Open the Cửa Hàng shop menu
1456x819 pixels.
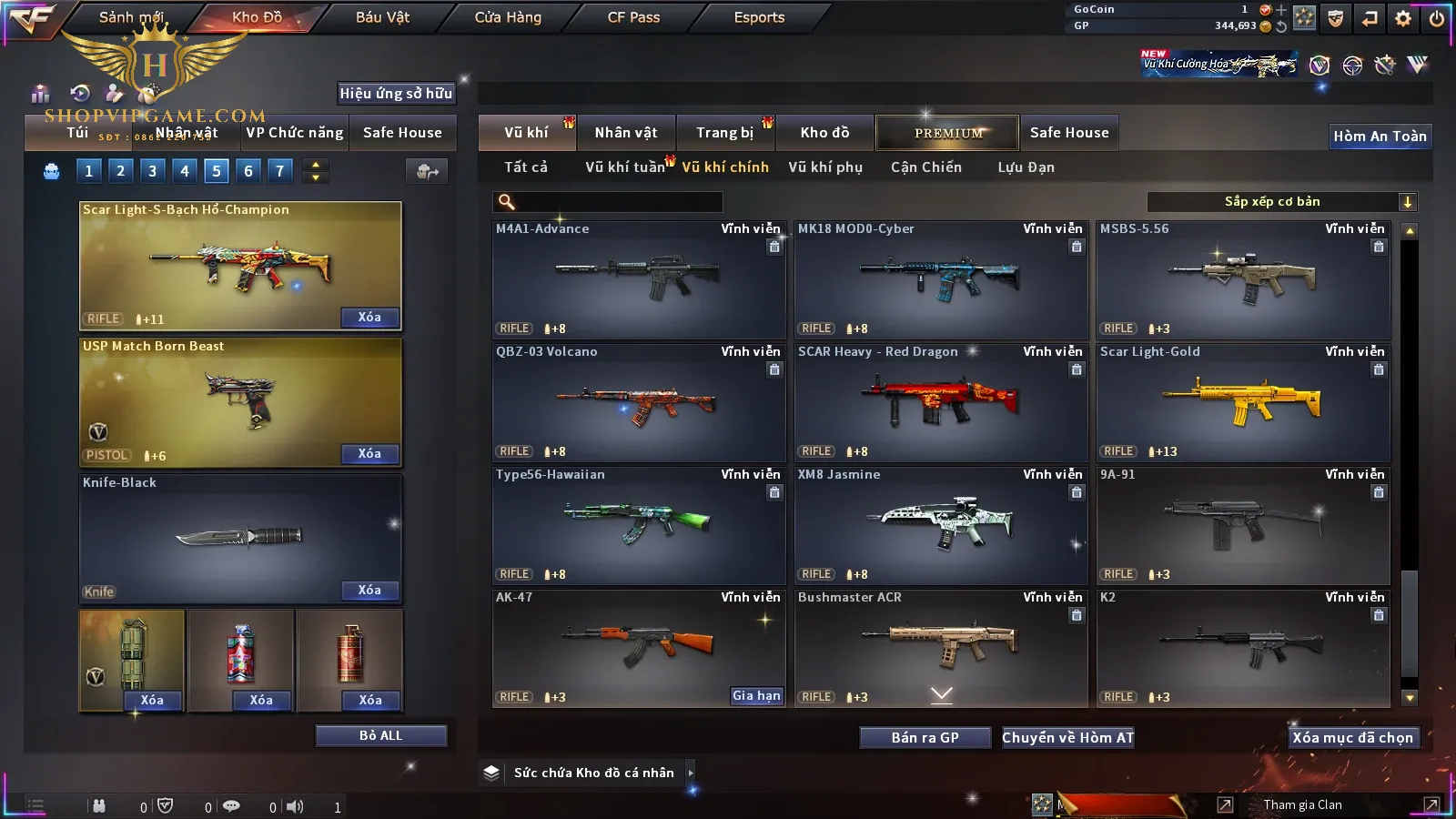[x=508, y=17]
